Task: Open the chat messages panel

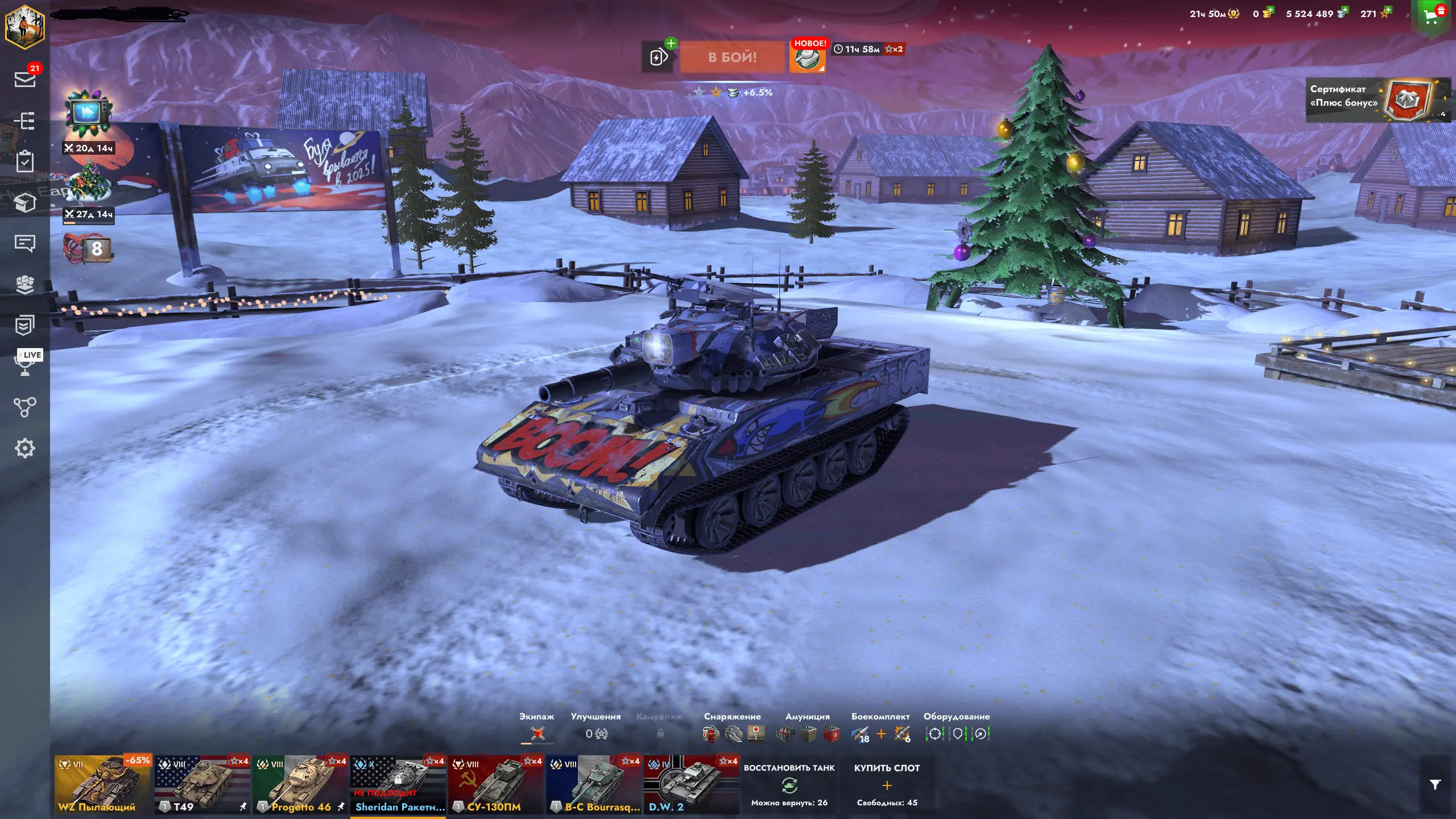Action: tap(25, 243)
